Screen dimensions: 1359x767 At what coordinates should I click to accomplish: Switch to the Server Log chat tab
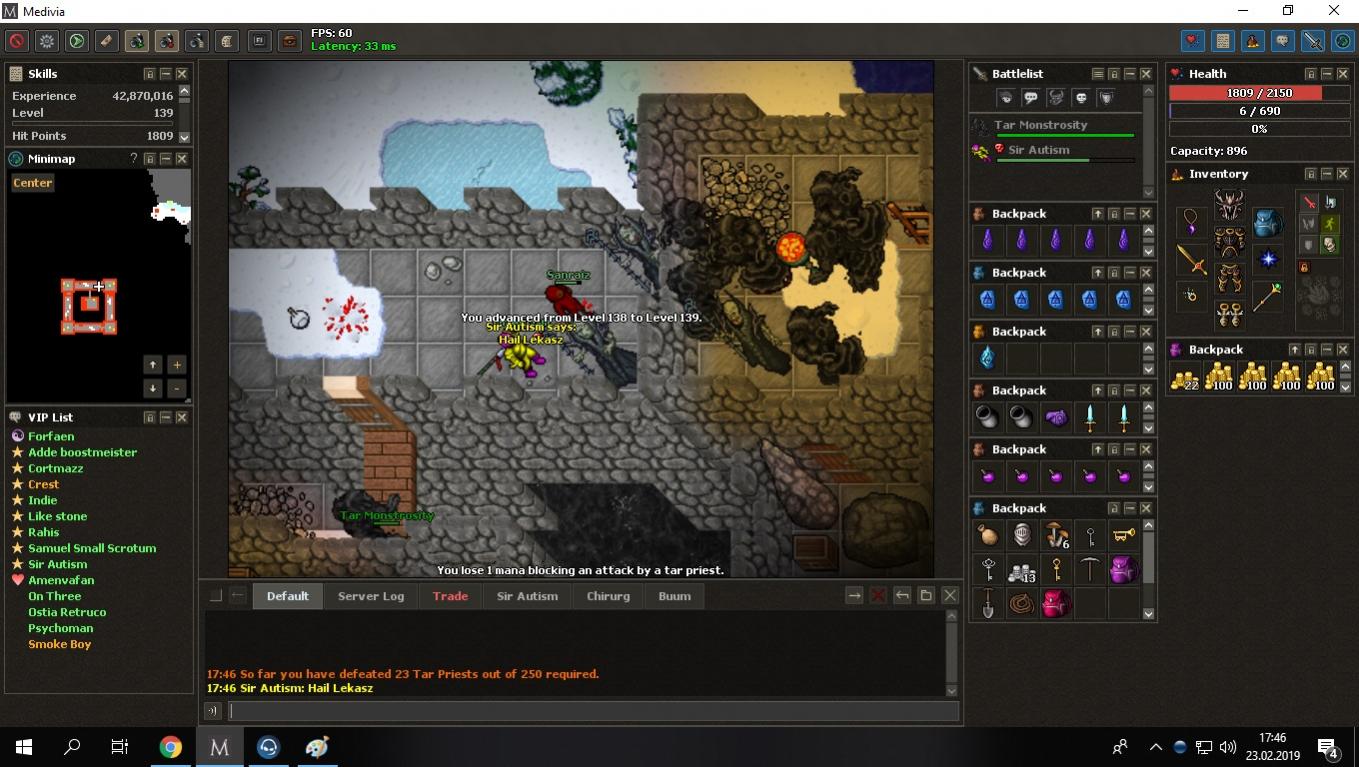(371, 596)
